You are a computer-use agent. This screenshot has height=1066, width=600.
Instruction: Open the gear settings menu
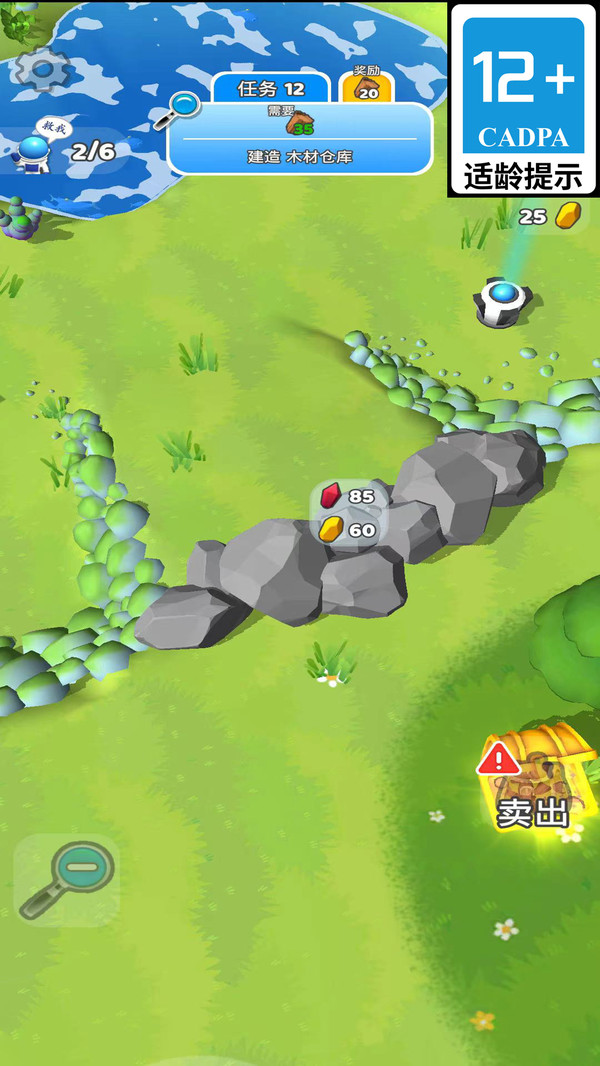pos(40,69)
